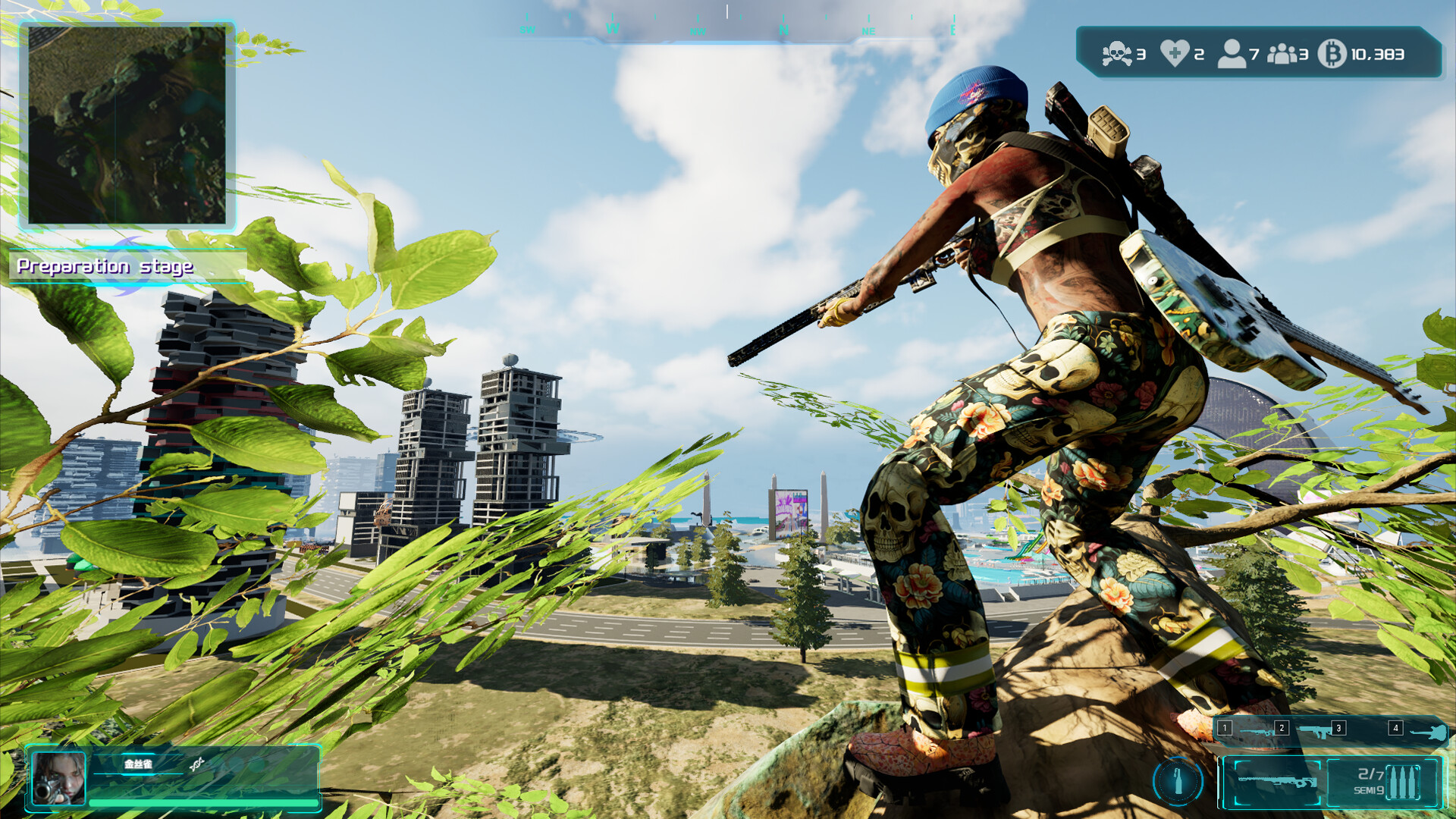Equip the guitar melee weapon slot
This screenshot has height=819, width=1456.
1428,733
